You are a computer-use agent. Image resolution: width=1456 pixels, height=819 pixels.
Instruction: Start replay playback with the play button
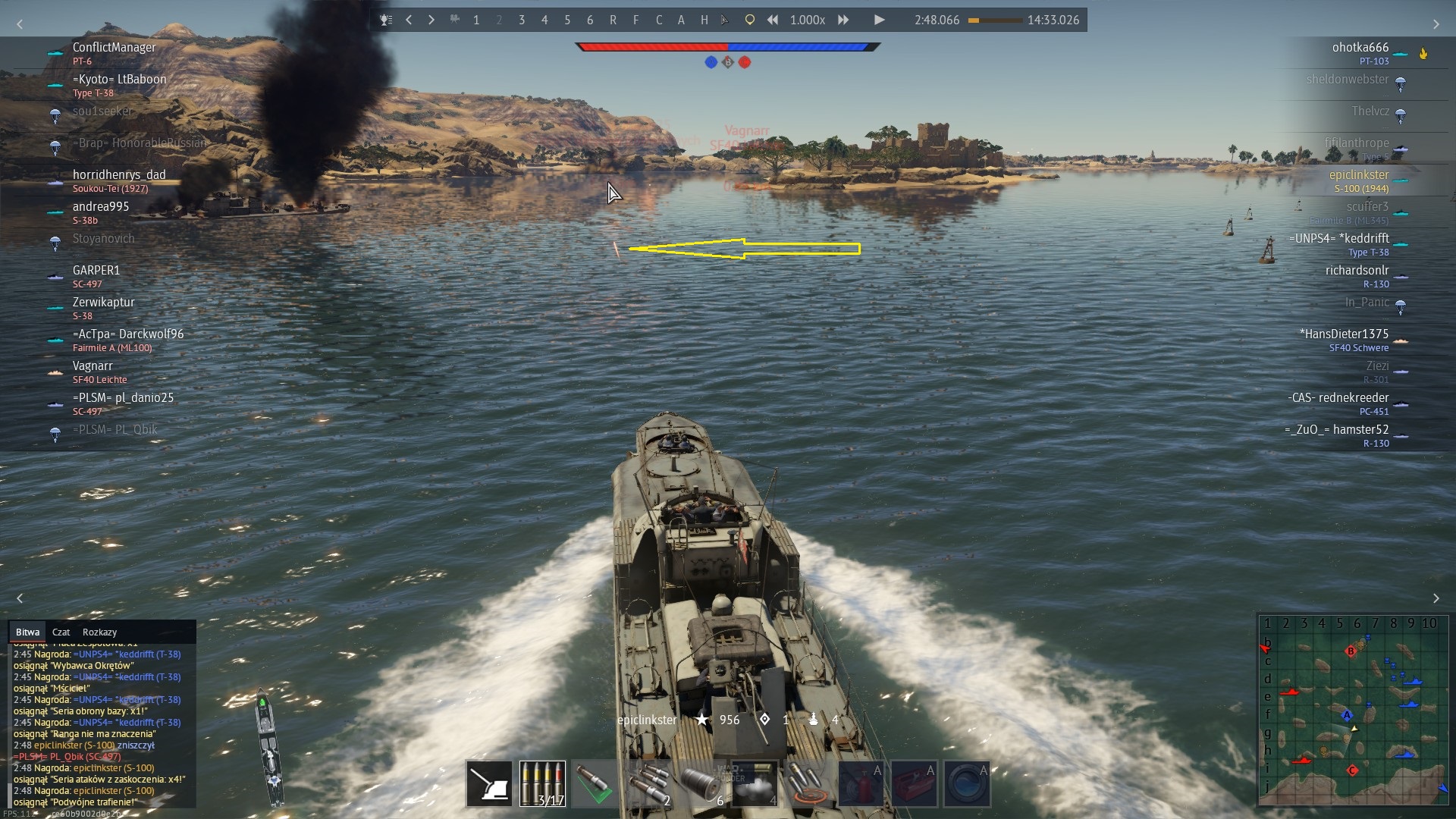click(879, 20)
